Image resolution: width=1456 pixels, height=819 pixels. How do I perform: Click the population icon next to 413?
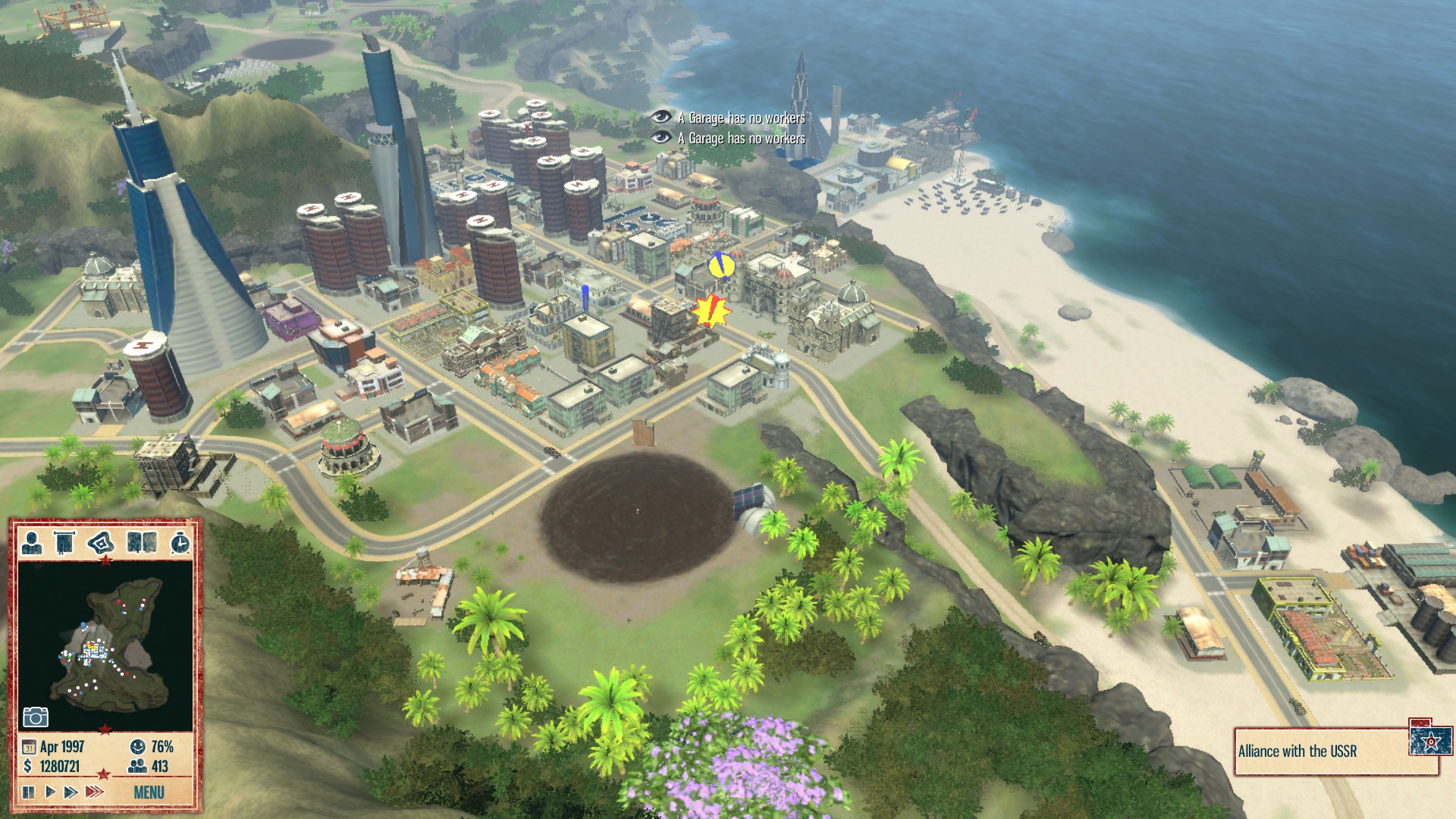click(136, 764)
